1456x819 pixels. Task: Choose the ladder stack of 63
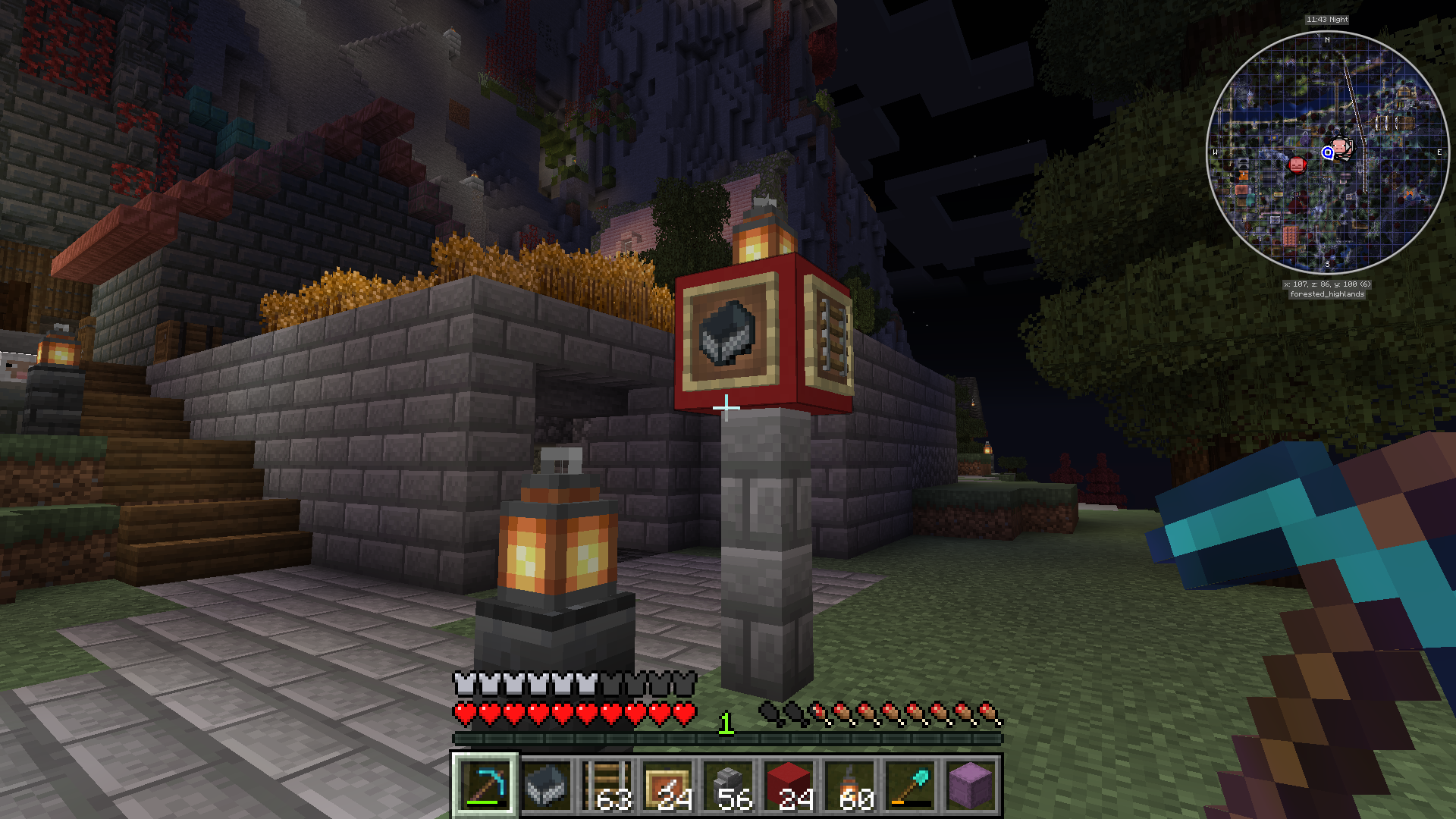click(607, 785)
